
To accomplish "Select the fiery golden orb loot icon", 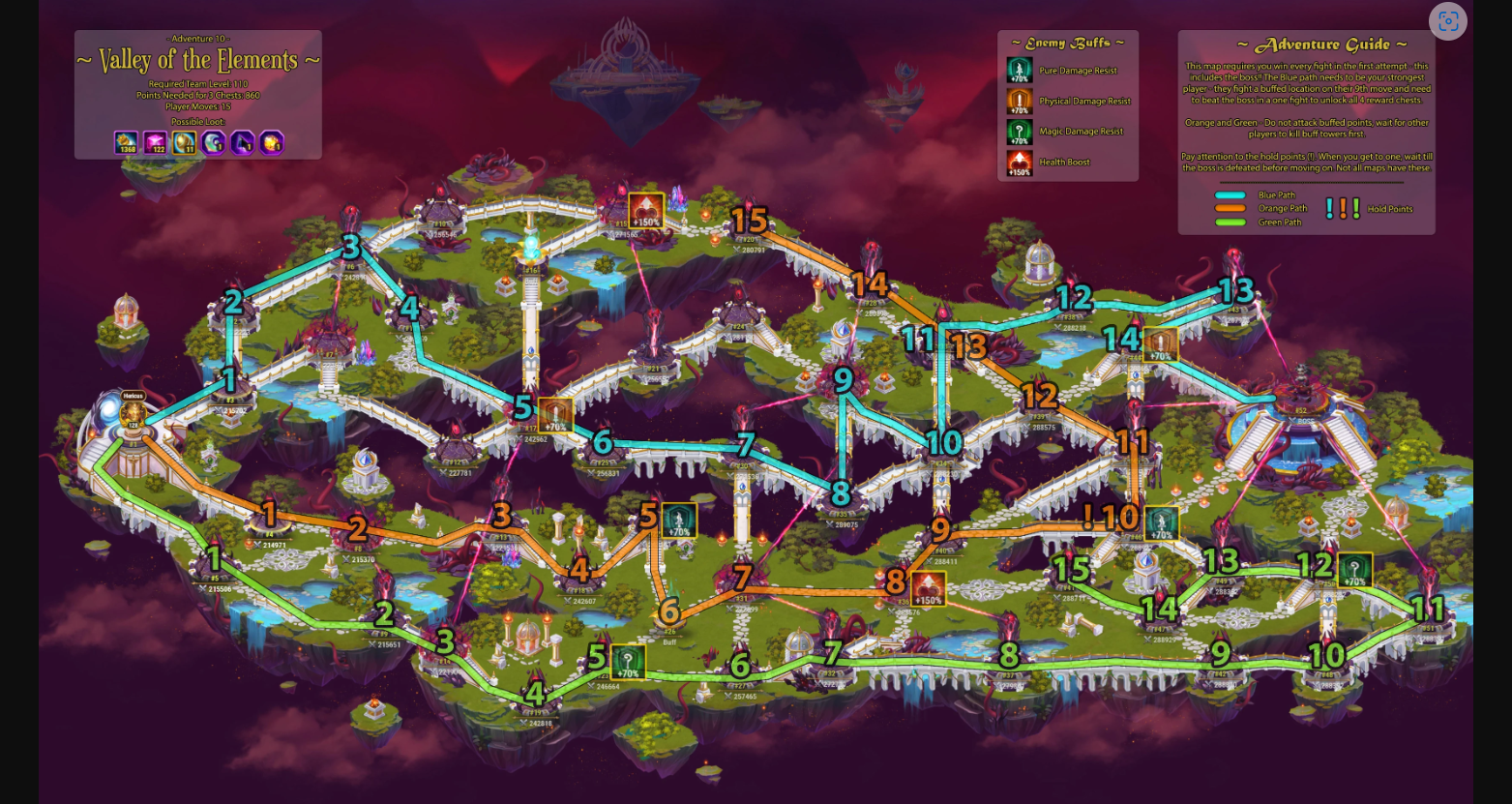I will pos(272,143).
